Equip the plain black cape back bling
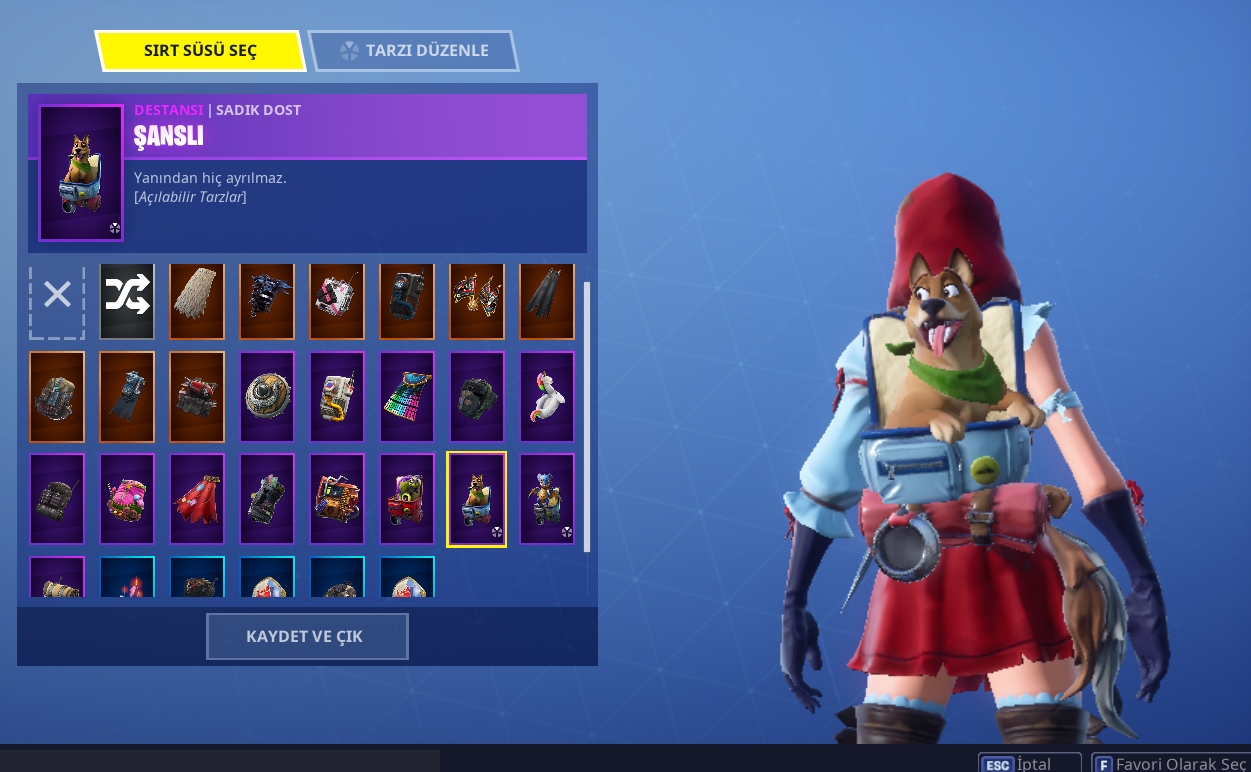Screen dimensions: 1251x772 point(547,302)
